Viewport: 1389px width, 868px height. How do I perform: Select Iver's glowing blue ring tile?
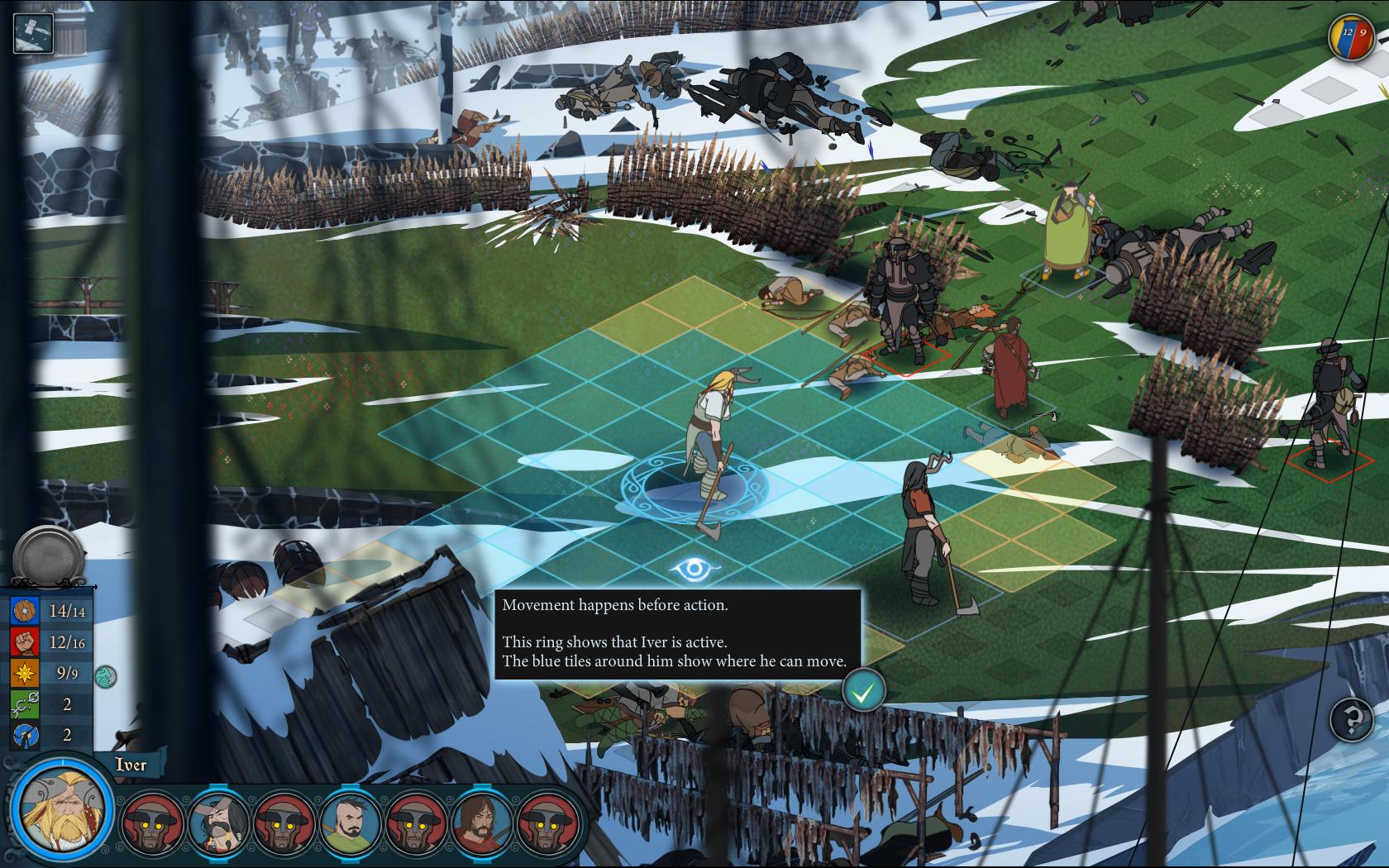coord(694,488)
